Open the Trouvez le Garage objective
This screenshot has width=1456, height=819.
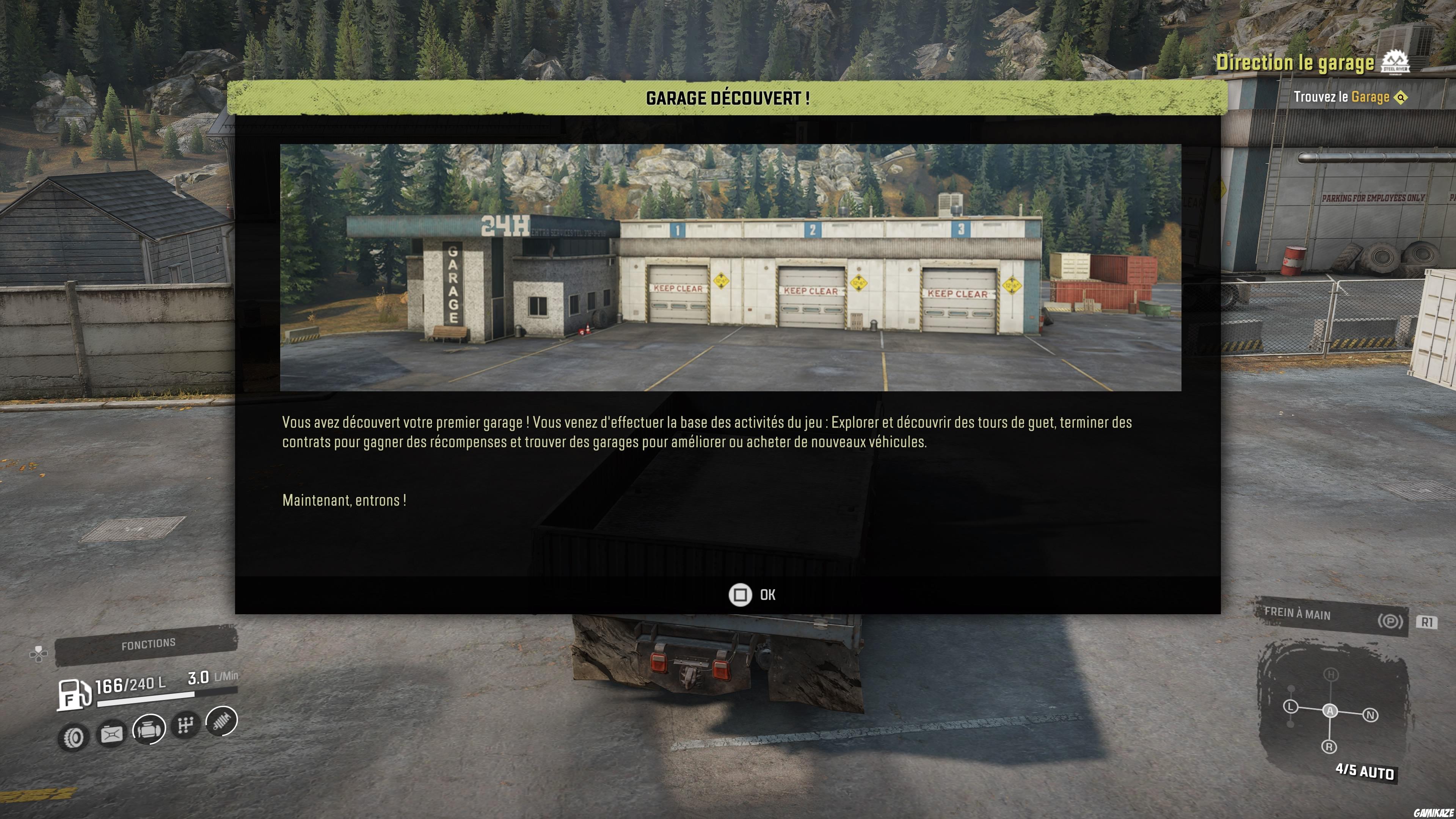[1349, 97]
